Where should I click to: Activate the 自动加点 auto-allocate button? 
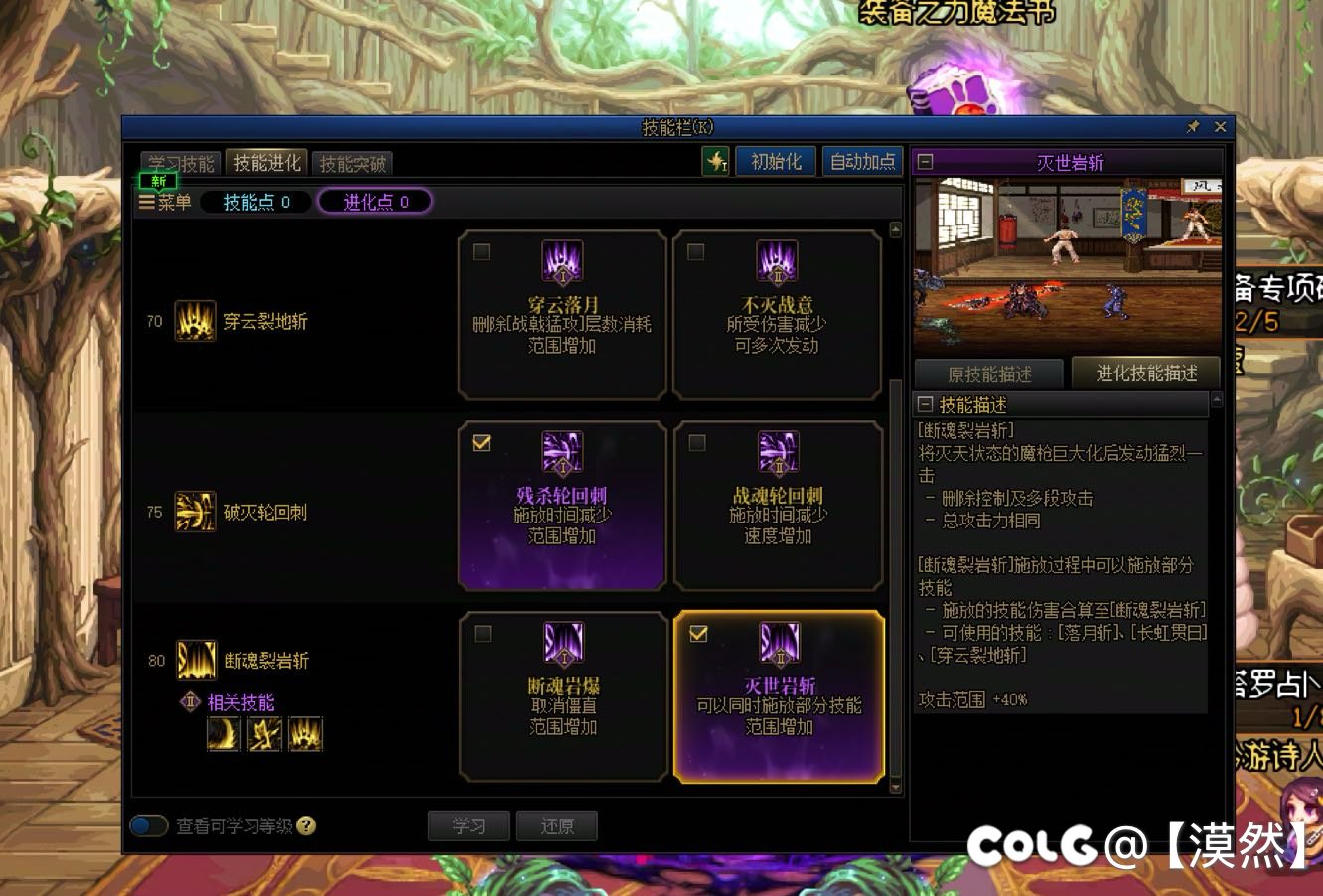click(x=862, y=161)
